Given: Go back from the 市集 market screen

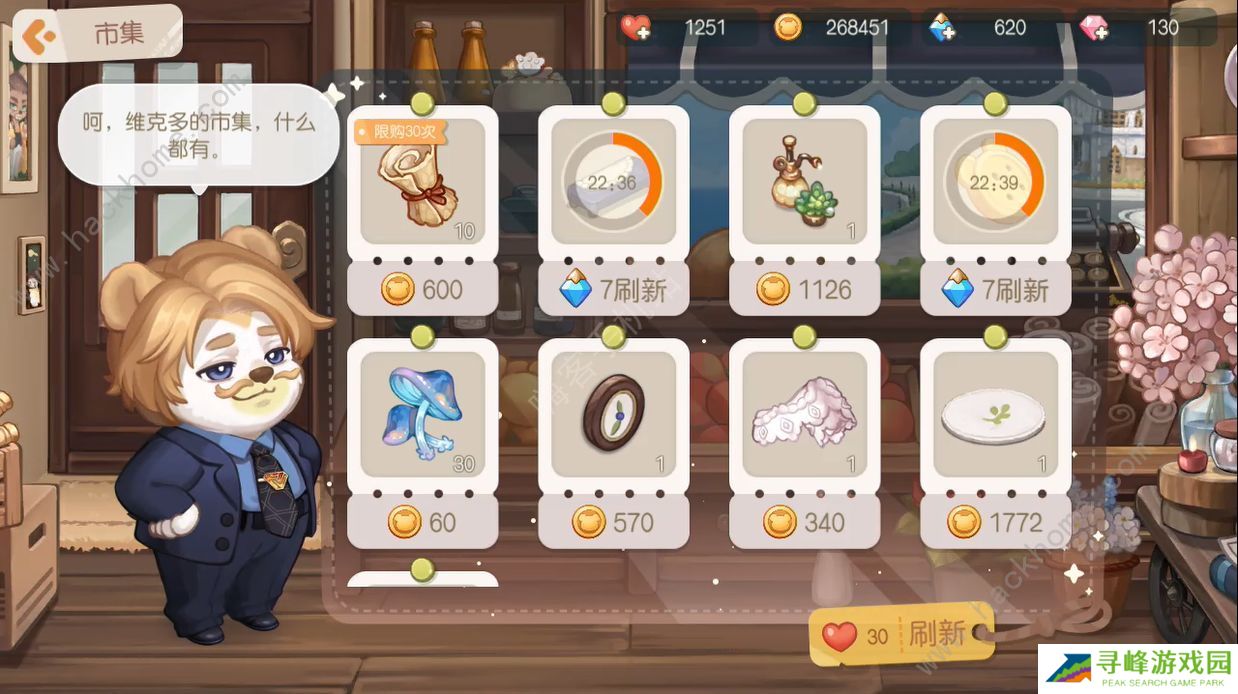Looking at the screenshot, I should click(40, 36).
